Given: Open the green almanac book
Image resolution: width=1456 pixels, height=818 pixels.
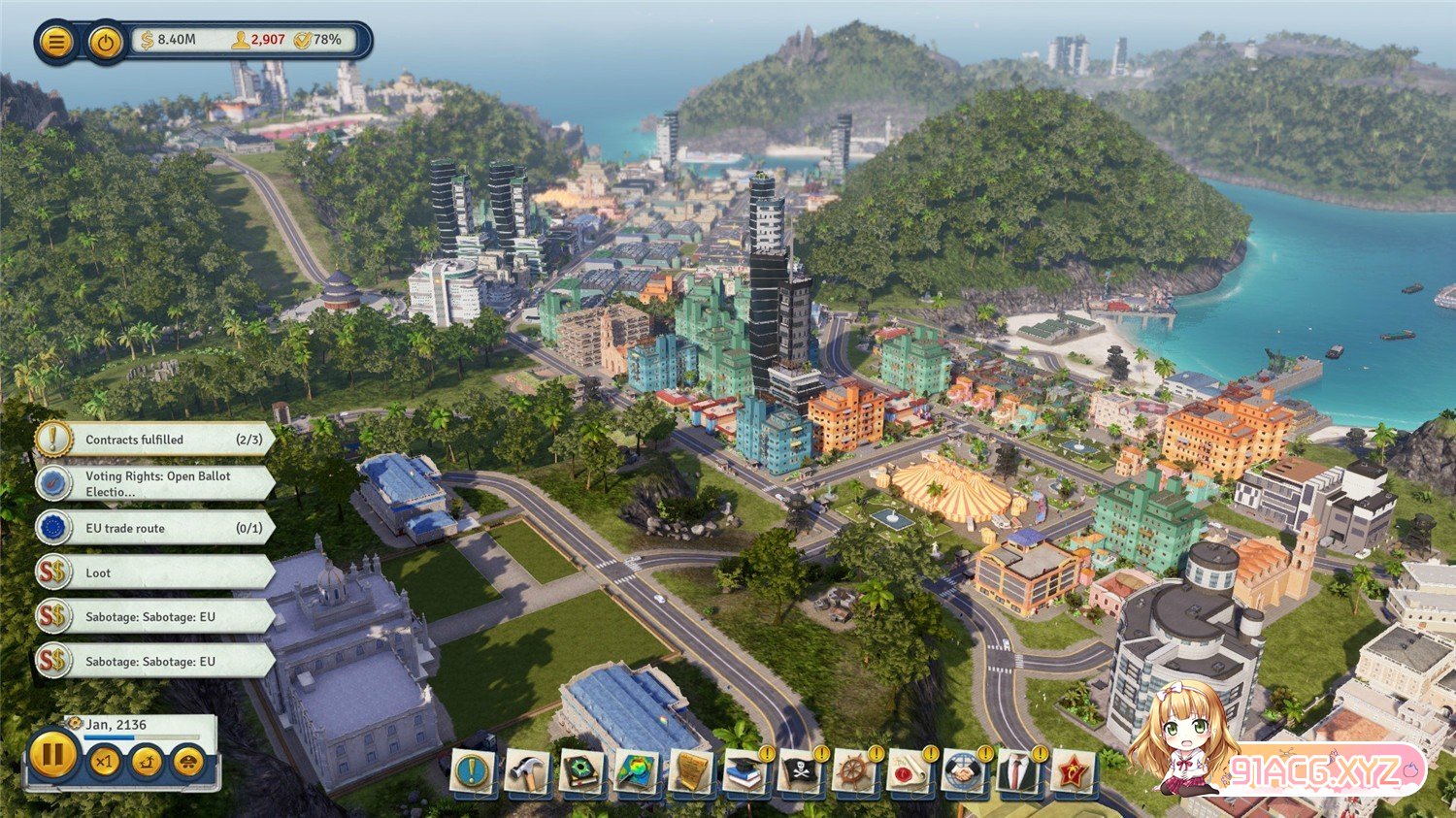Looking at the screenshot, I should (582, 772).
